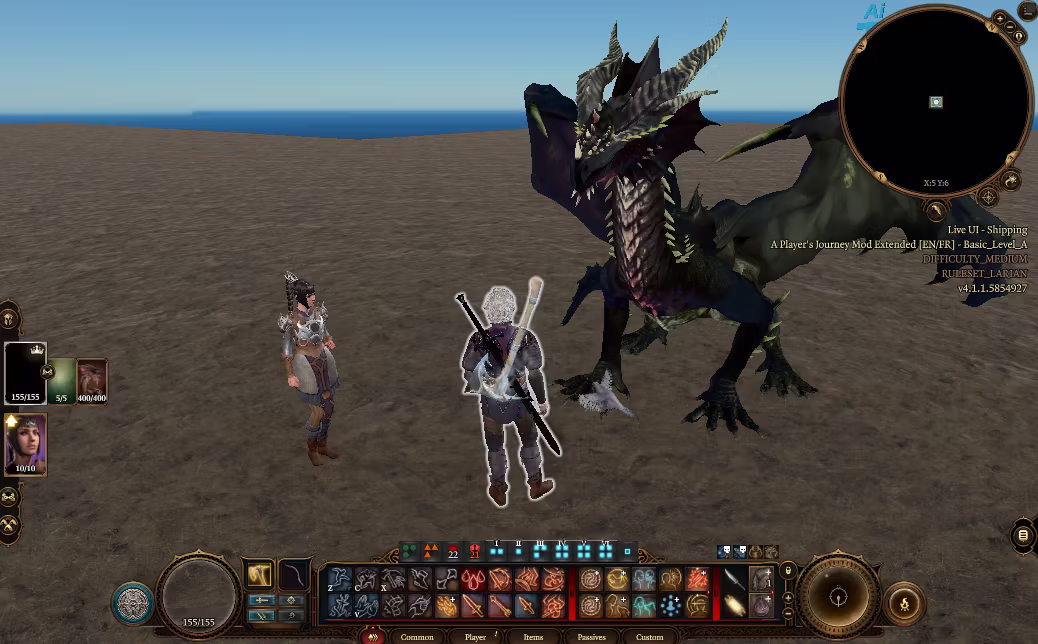Screen dimensions: 1038x644
Task: Switch to the Common hotbar tab
Action: tap(417, 637)
